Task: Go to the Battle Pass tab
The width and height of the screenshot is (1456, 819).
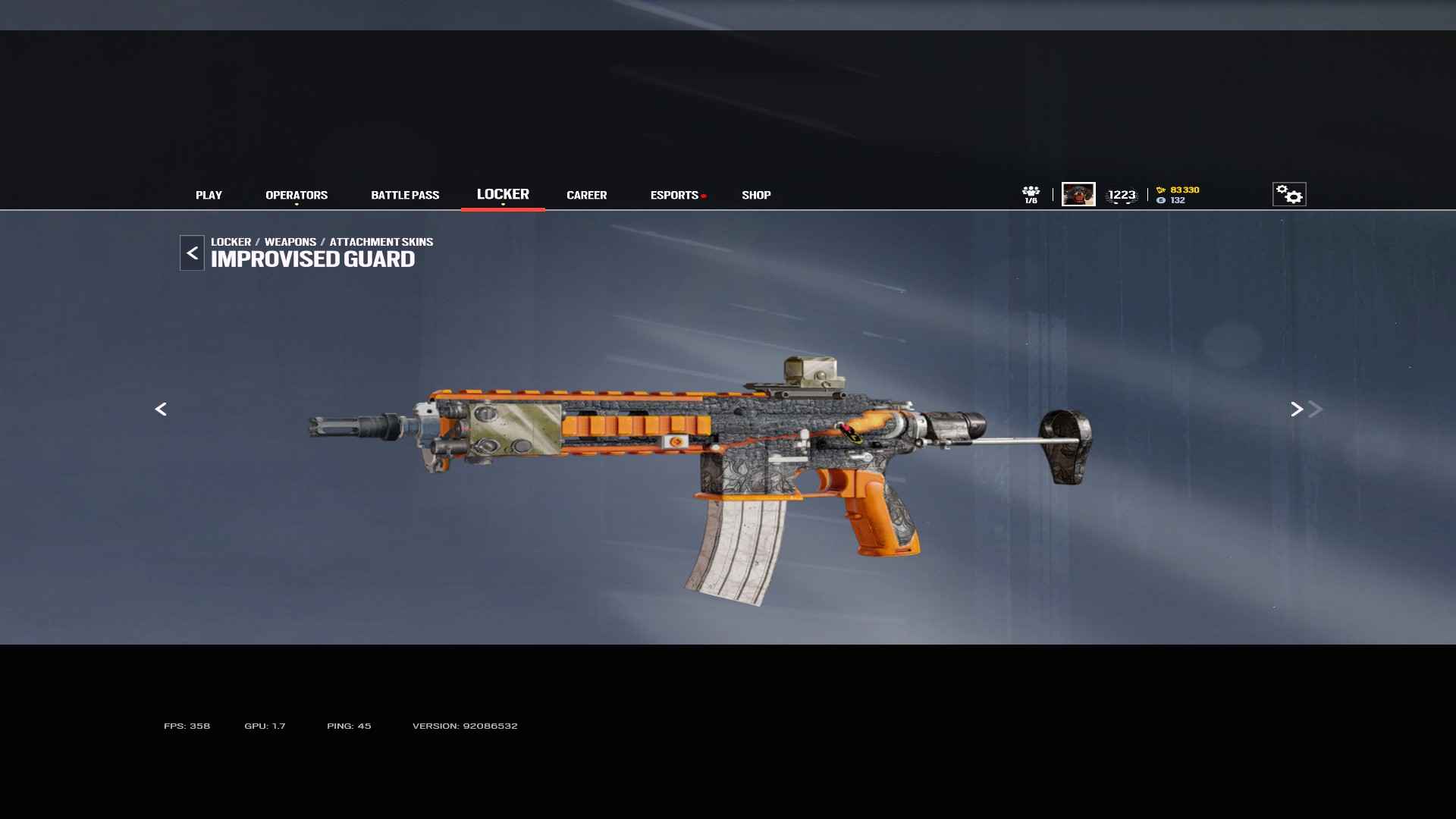Action: tap(405, 196)
